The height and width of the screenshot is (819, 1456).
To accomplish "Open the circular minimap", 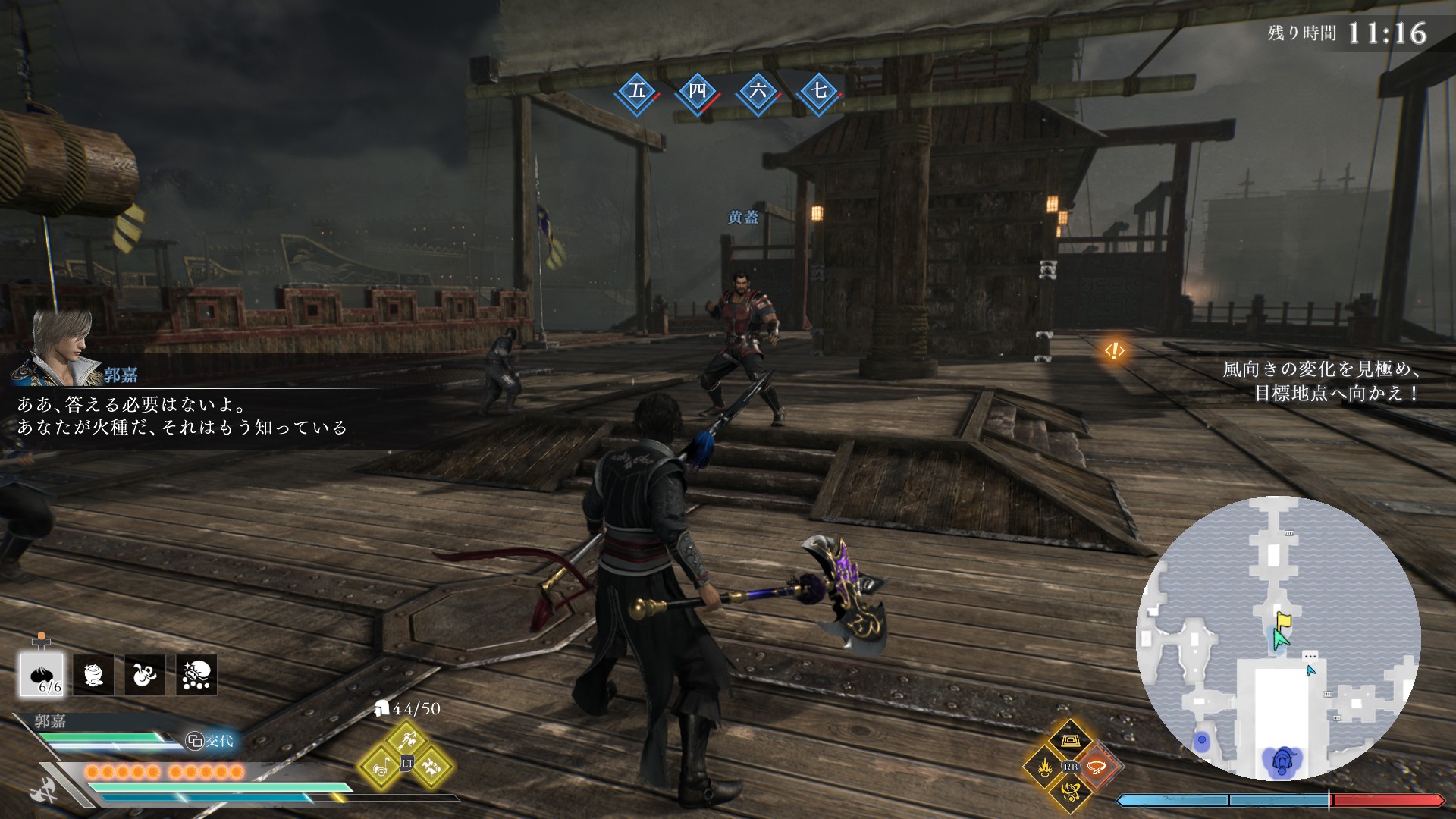I will tap(1278, 638).
